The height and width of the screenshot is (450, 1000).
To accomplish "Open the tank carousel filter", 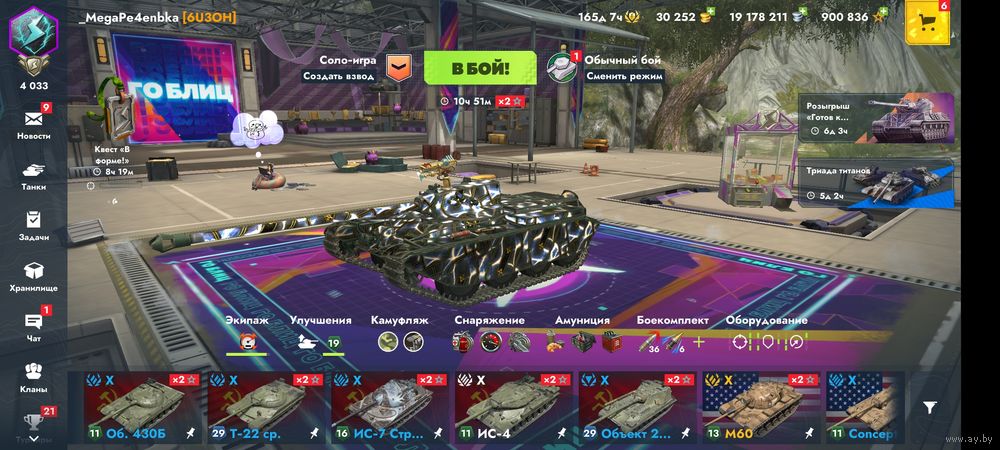I will (930, 407).
